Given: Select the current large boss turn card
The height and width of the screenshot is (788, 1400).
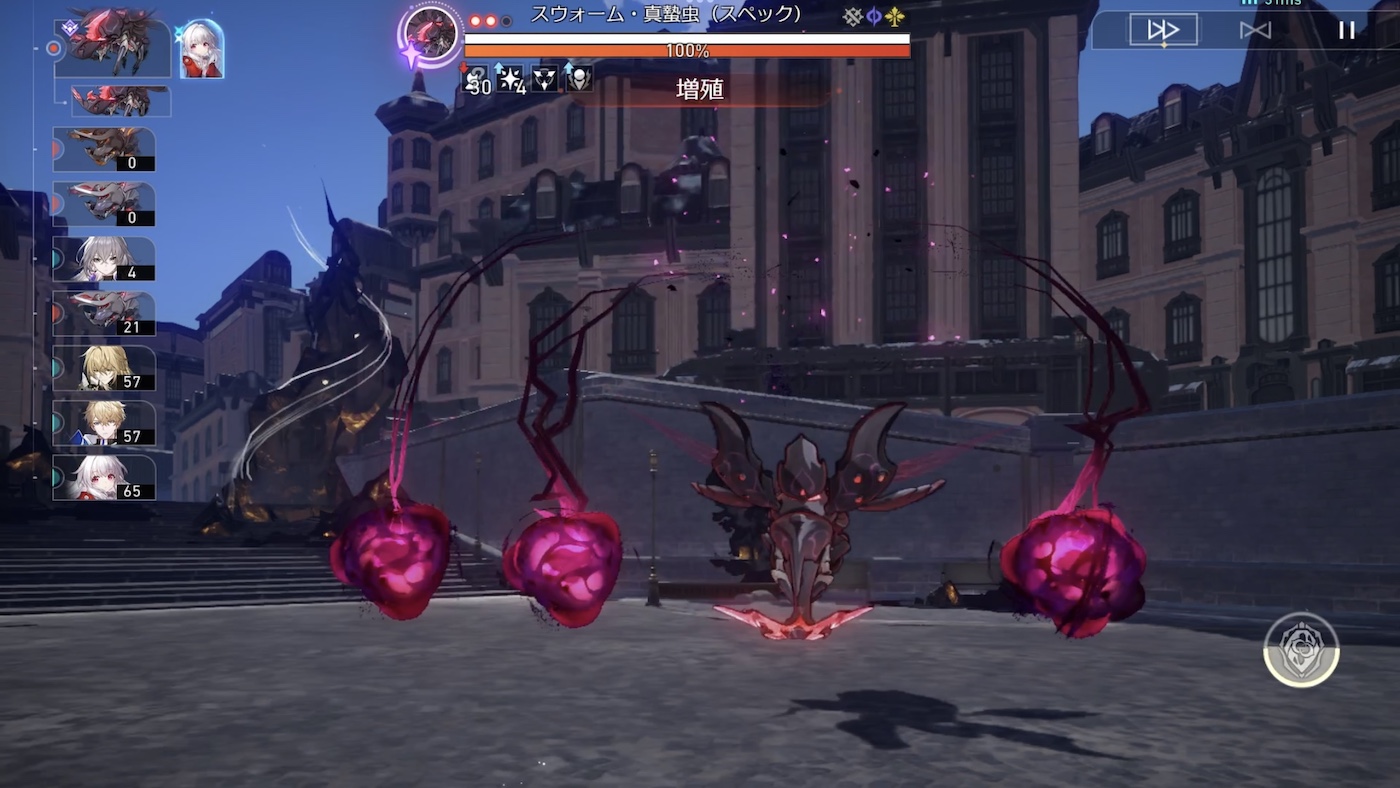Looking at the screenshot, I should click(113, 45).
